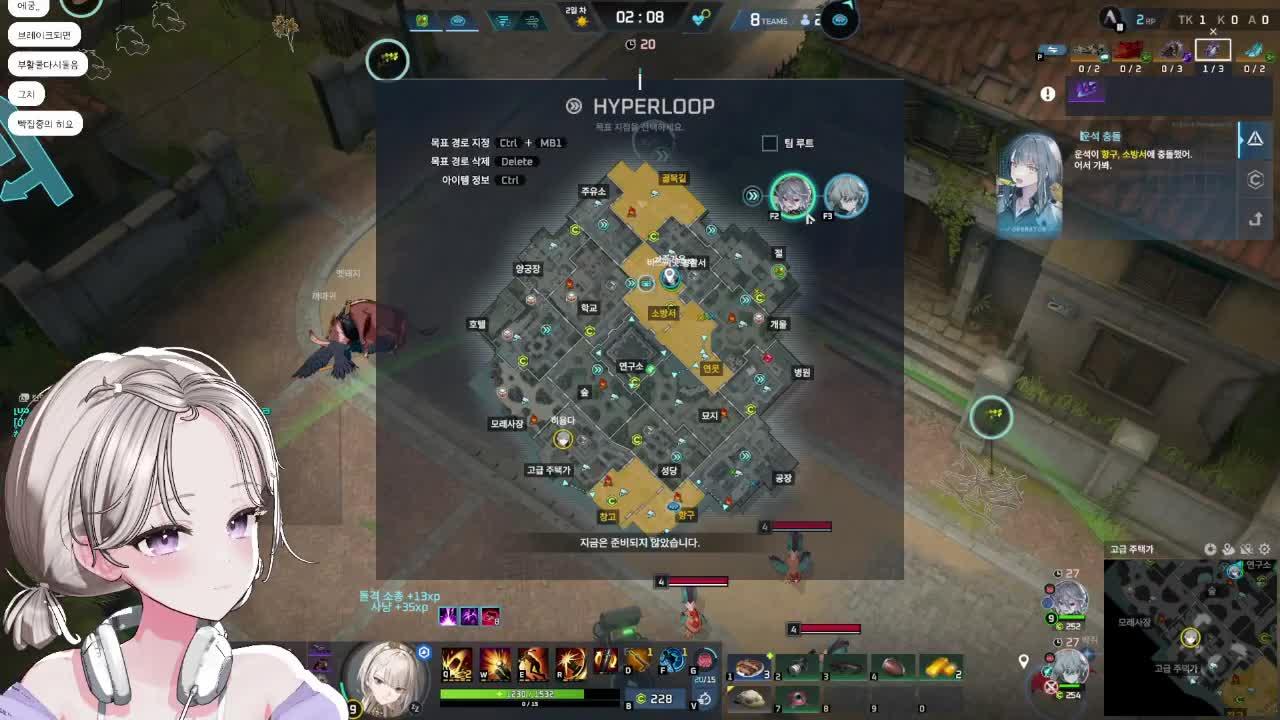Click the stopwatch icon beside the V key

click(x=704, y=698)
